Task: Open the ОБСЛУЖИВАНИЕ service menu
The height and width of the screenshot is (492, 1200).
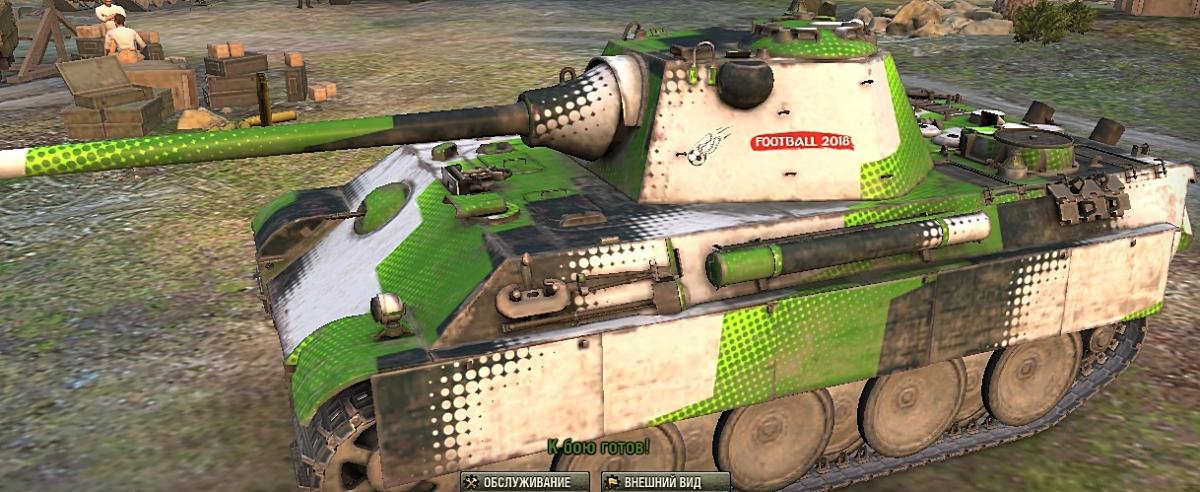Action: pos(524,482)
